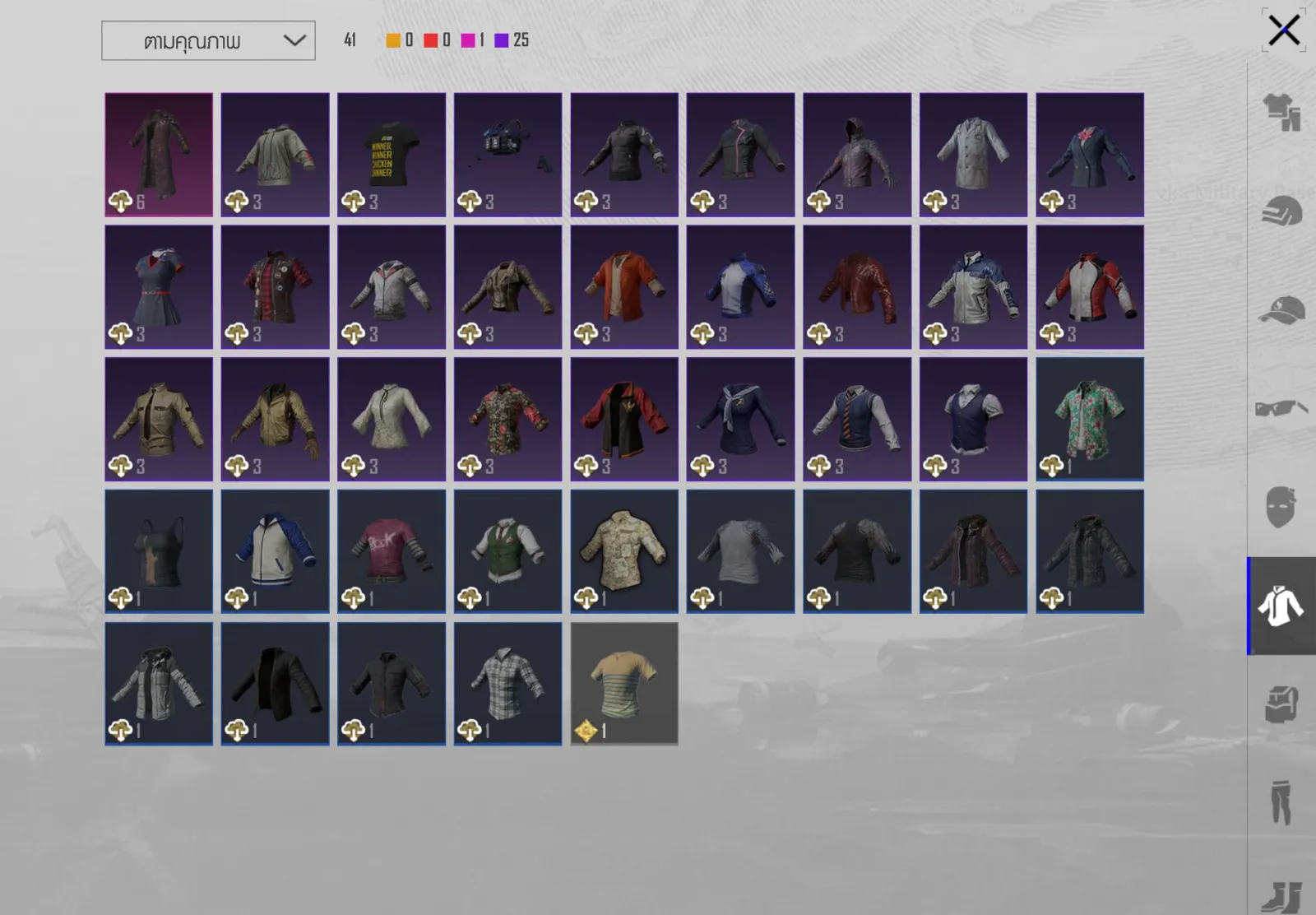Open the backpack category tab

tap(1281, 704)
